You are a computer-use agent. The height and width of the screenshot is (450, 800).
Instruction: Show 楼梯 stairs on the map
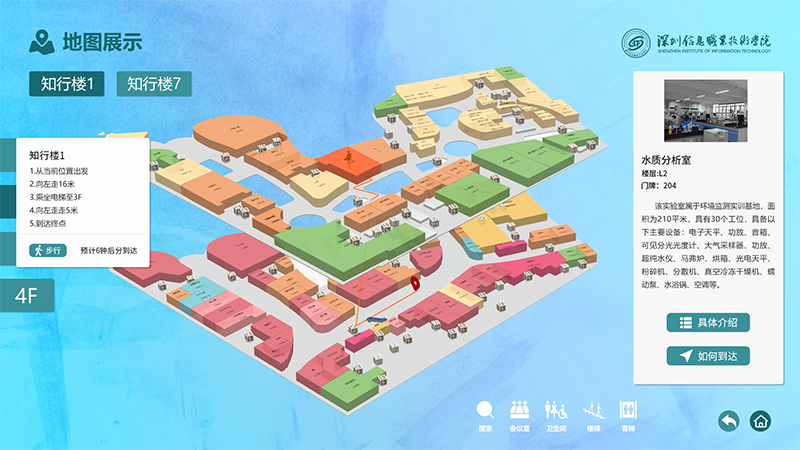point(593,413)
